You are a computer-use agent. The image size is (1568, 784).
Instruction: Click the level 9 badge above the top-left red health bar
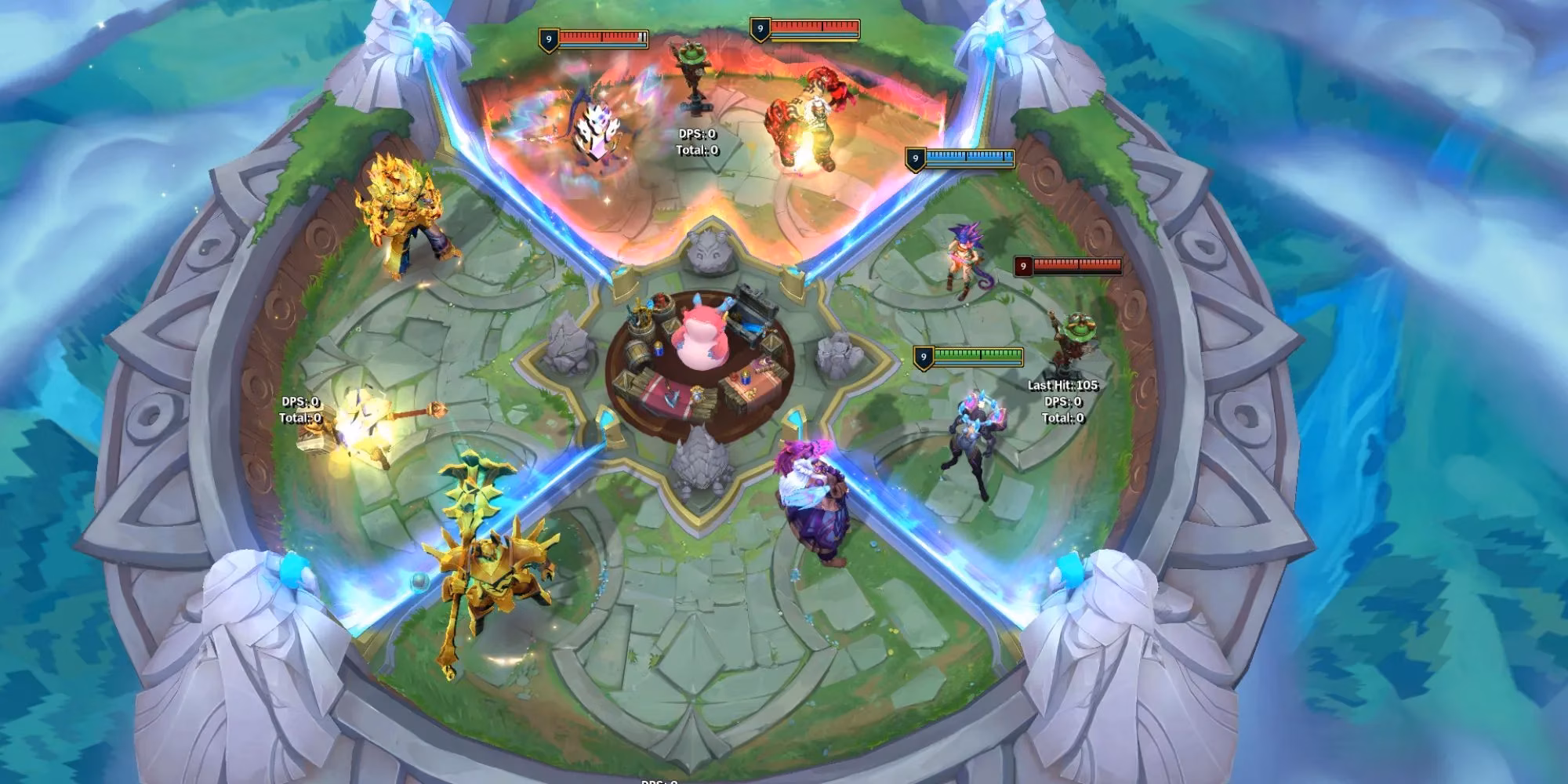pos(548,39)
